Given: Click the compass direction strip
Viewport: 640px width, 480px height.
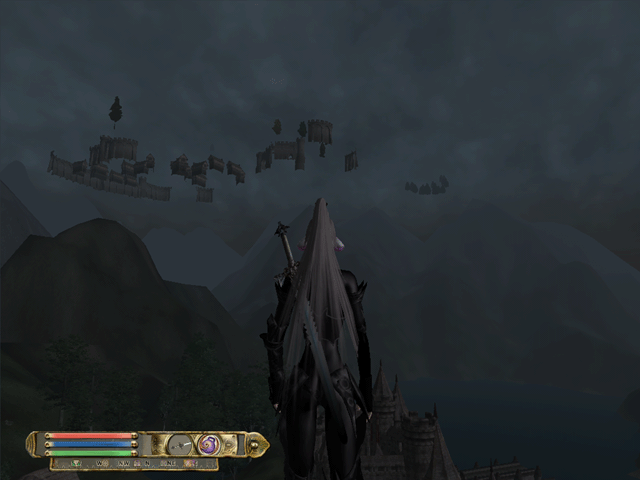Looking at the screenshot, I should [x=134, y=464].
